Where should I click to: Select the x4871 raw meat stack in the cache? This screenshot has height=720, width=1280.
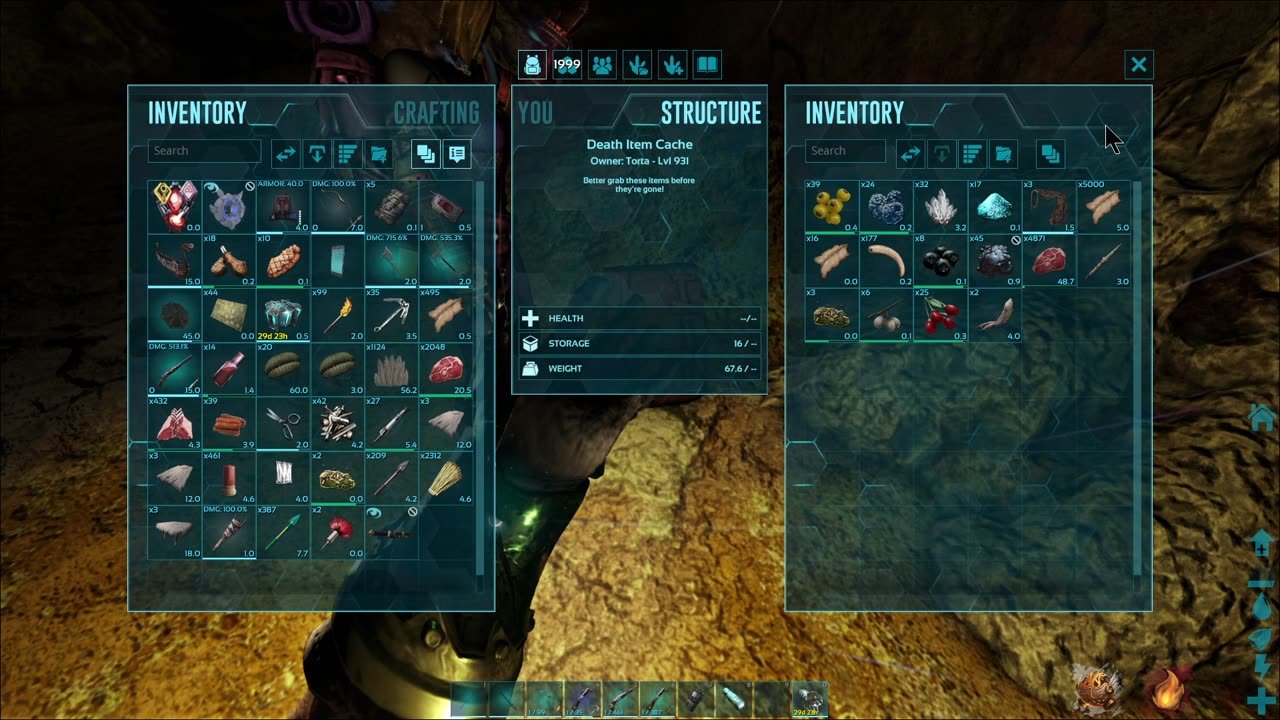[x=1047, y=260]
